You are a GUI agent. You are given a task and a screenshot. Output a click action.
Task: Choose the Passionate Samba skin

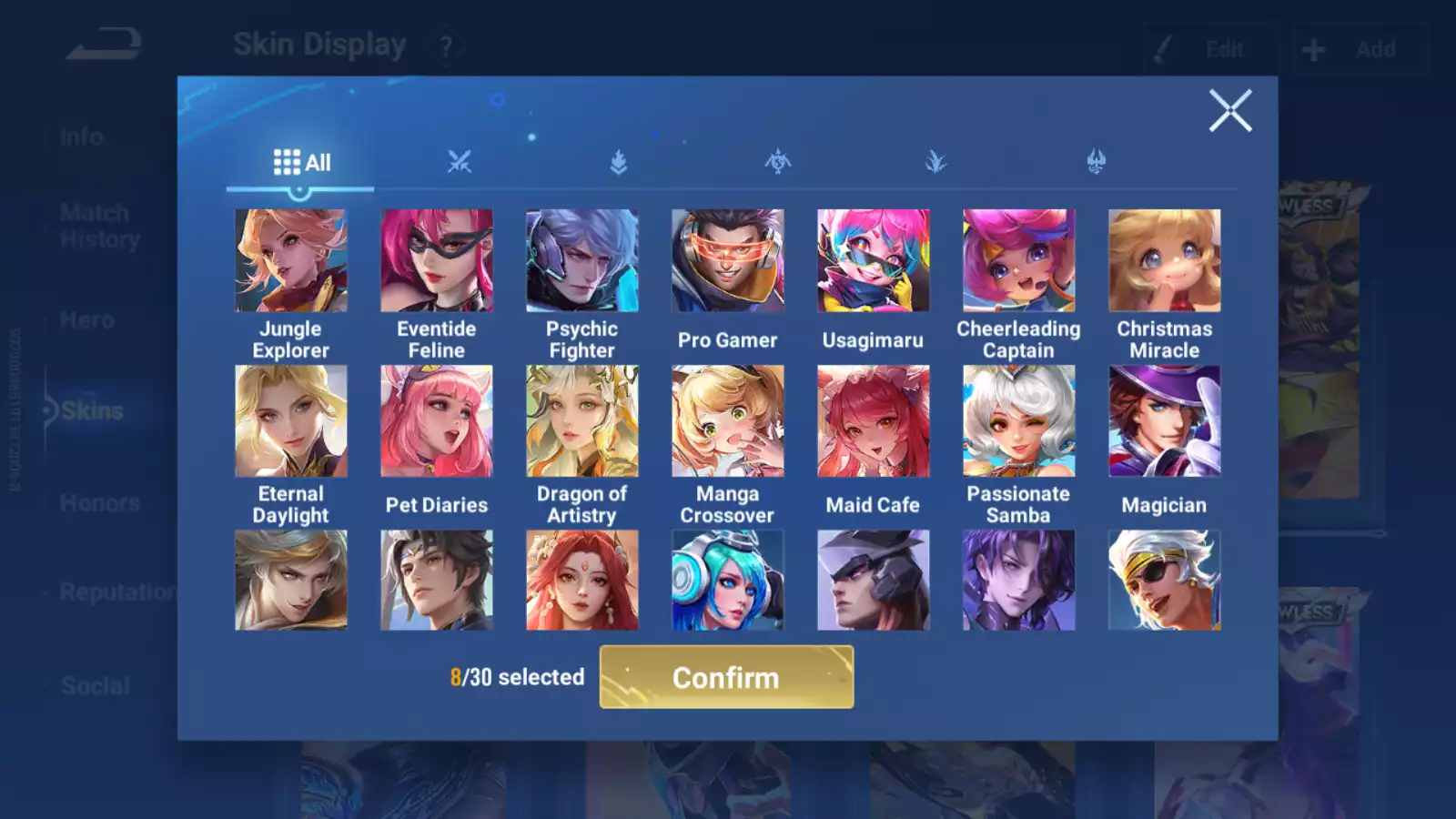tap(1019, 421)
